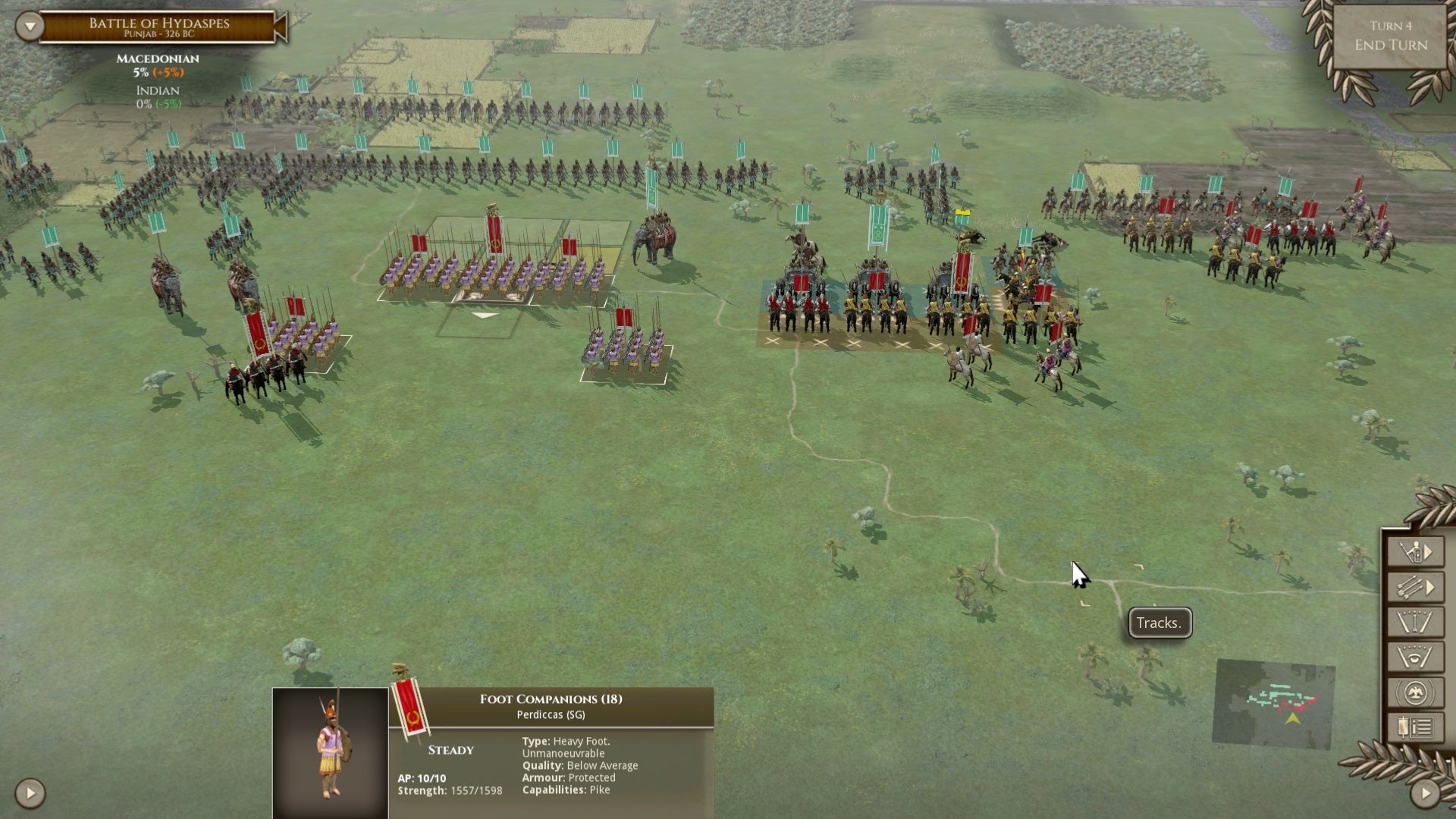This screenshot has width=1456, height=819.
Task: Click the Foot Companions soldier portrait
Action: click(331, 751)
